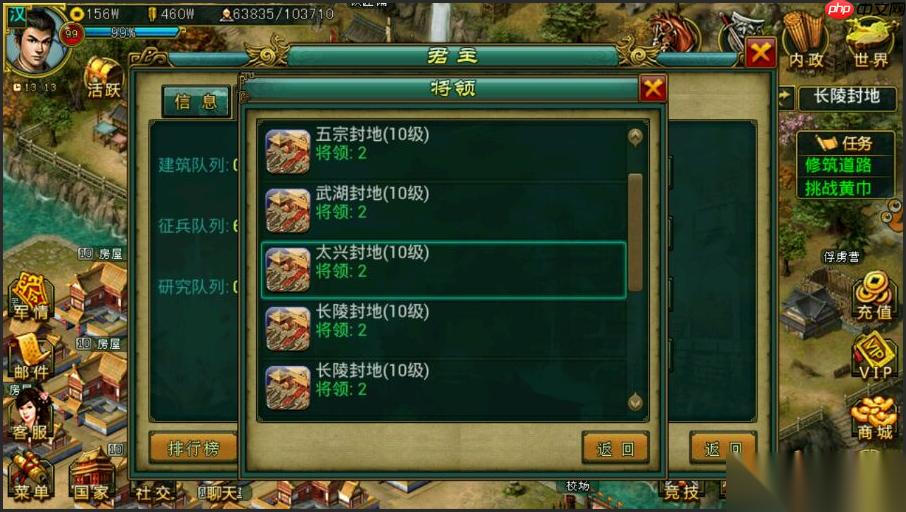Open the 菜单 main menu
The width and height of the screenshot is (906, 512).
pos(29,476)
